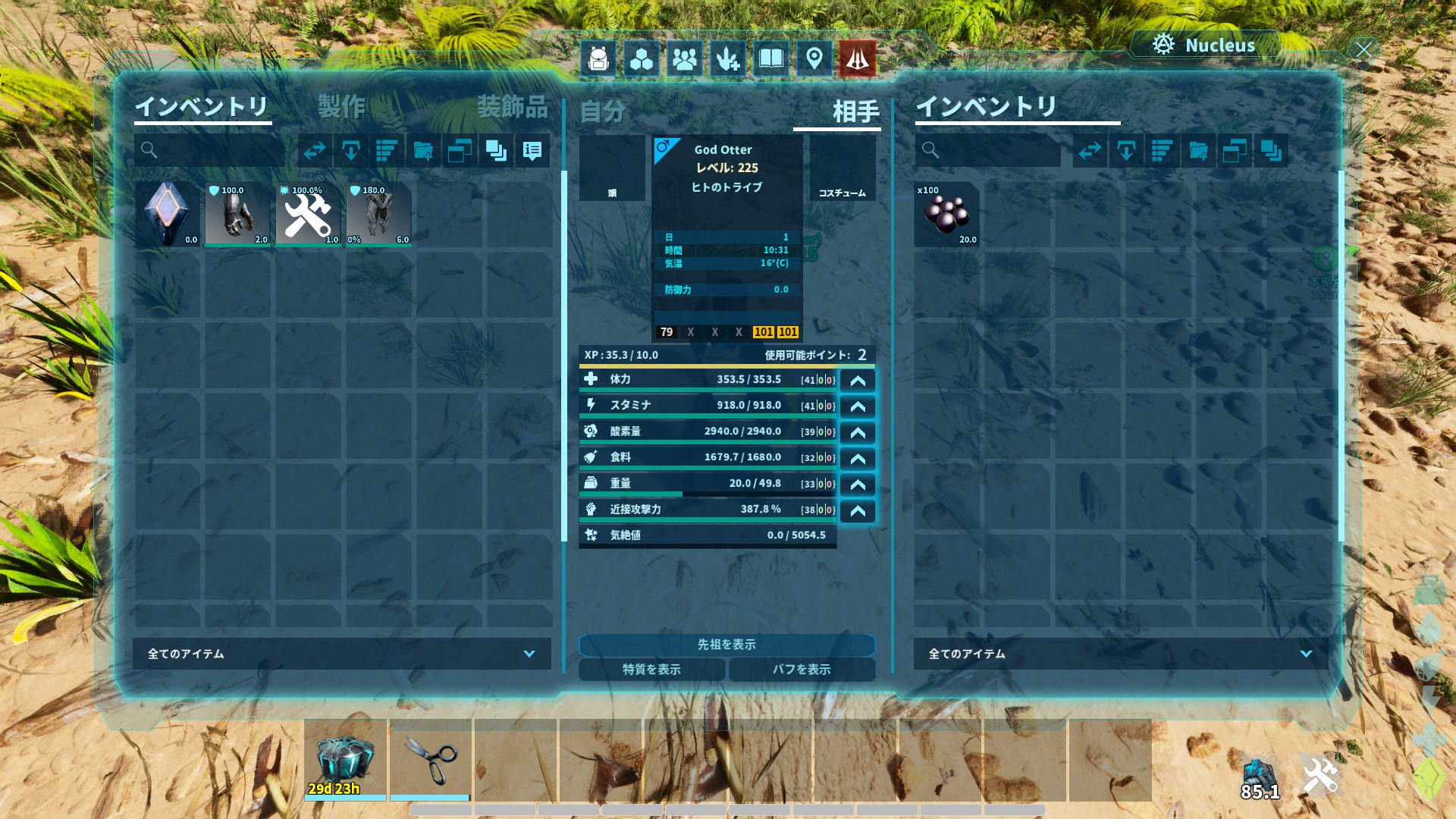Image resolution: width=1456 pixels, height=819 pixels.
Task: Open the map pin menu icon
Action: pos(814,58)
